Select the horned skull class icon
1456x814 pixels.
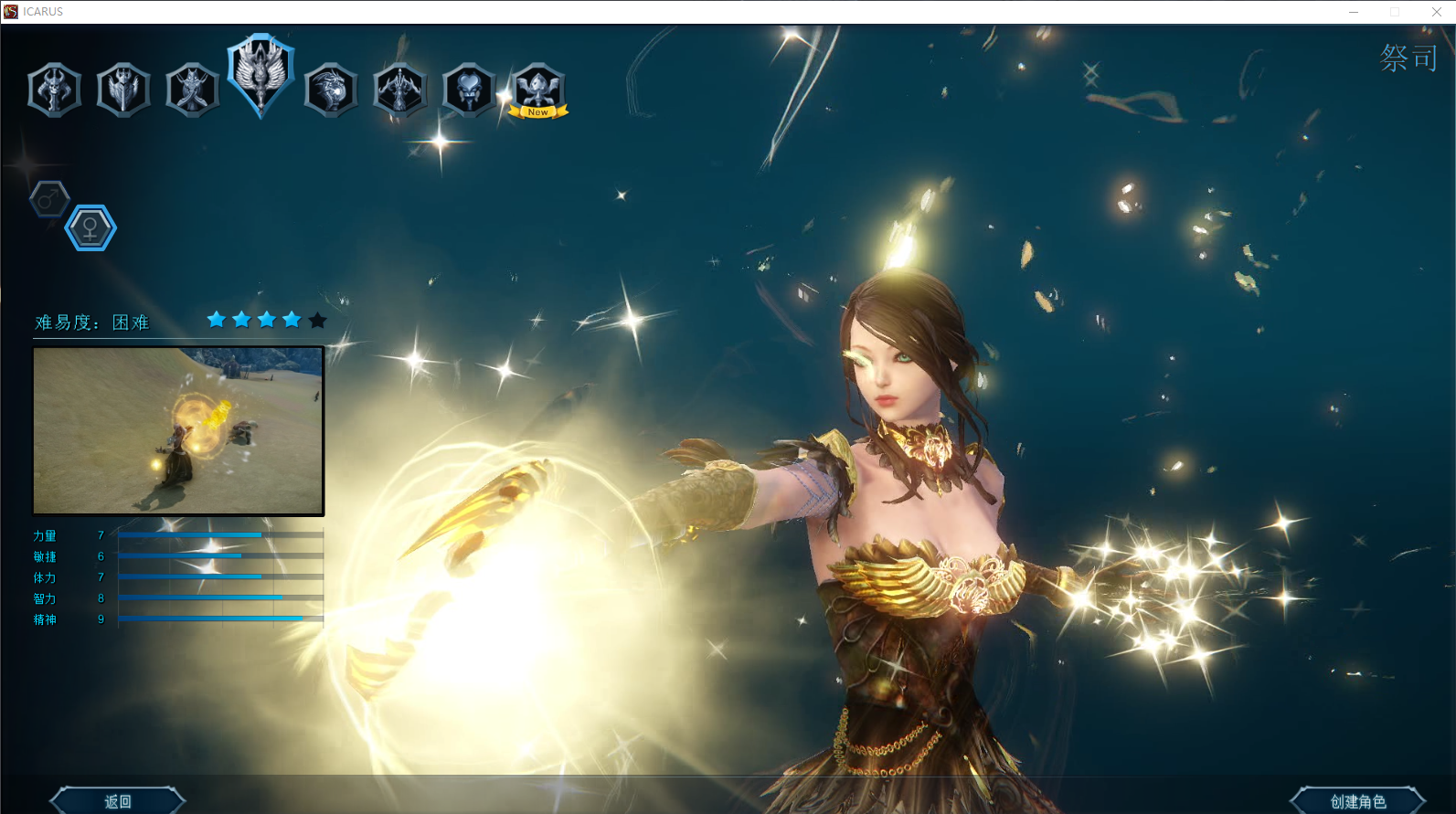coord(55,90)
